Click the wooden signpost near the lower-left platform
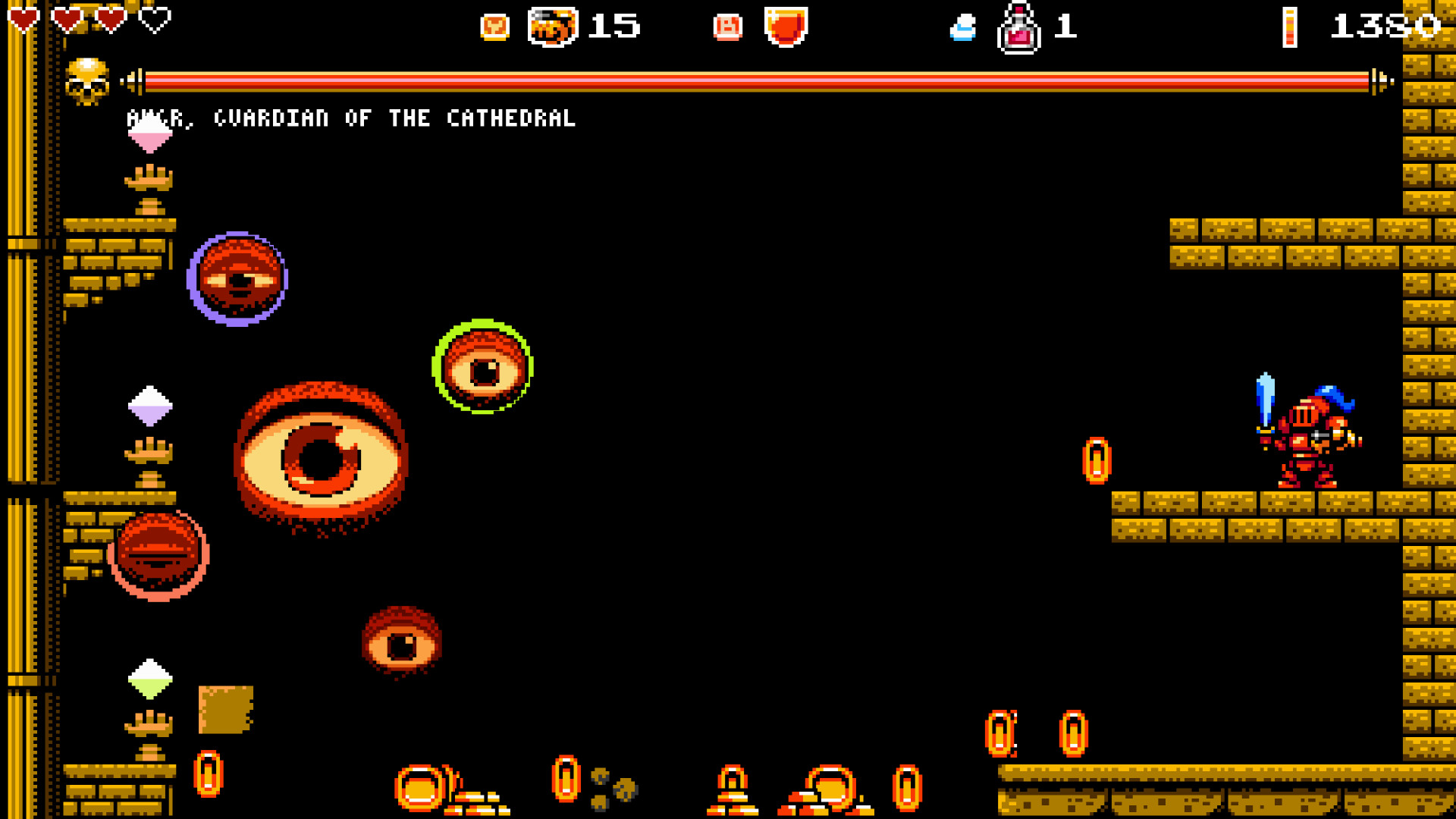Image resolution: width=1456 pixels, height=819 pixels. tap(225, 709)
